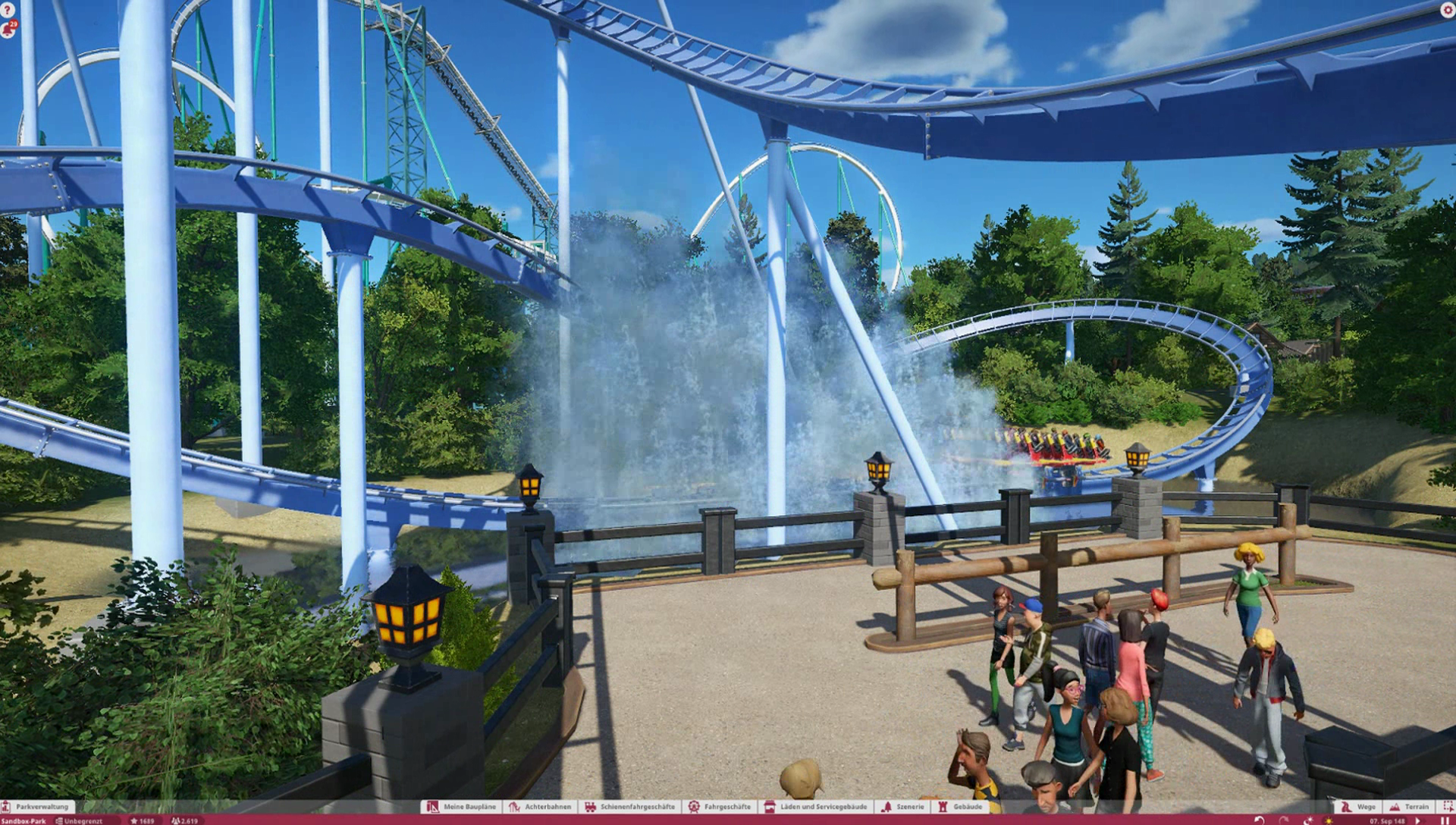
Task: Open Schienenfahrgeschäfte category
Action: pos(629,807)
